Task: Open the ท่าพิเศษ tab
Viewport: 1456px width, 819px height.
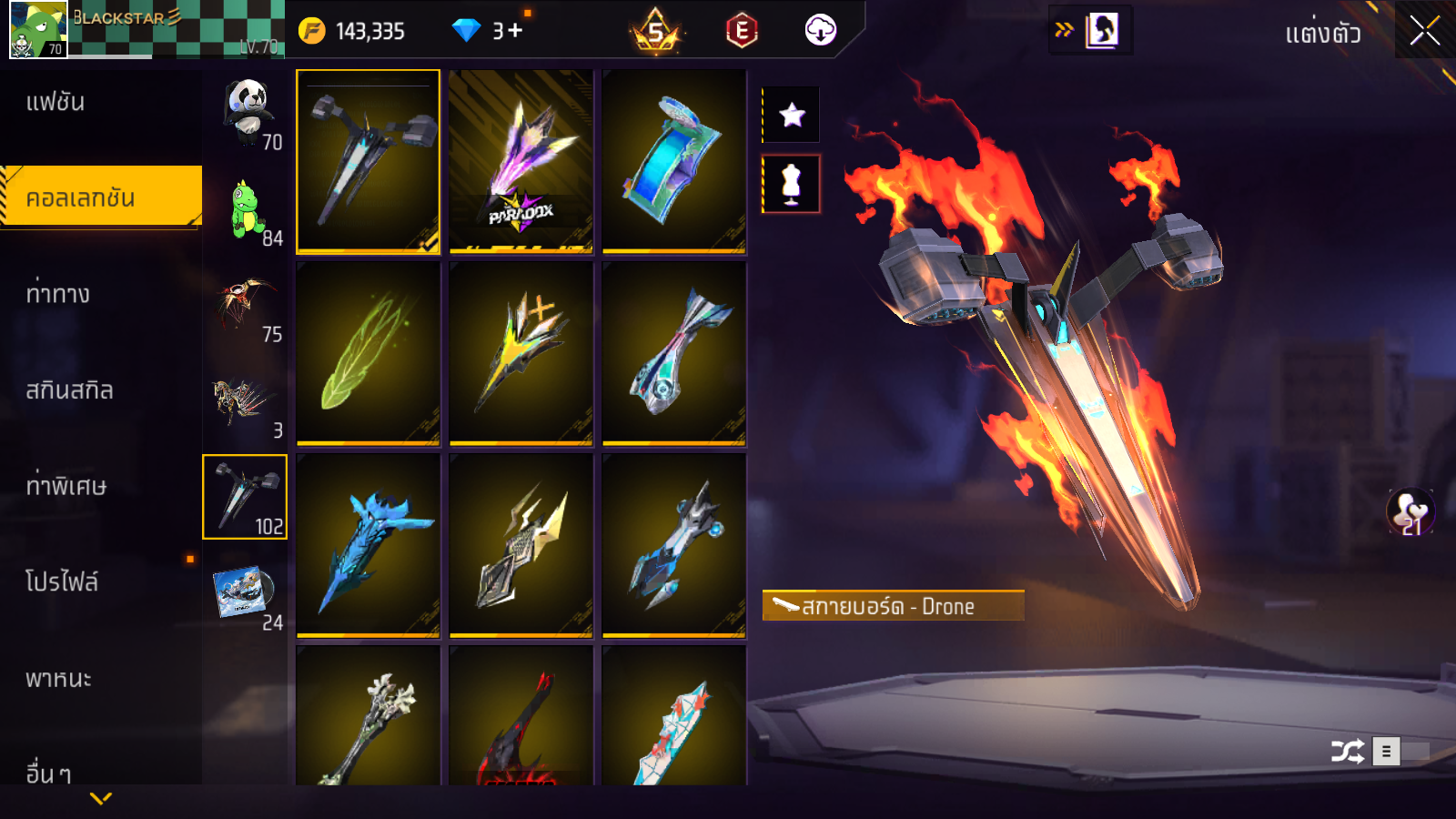Action: pos(66,486)
